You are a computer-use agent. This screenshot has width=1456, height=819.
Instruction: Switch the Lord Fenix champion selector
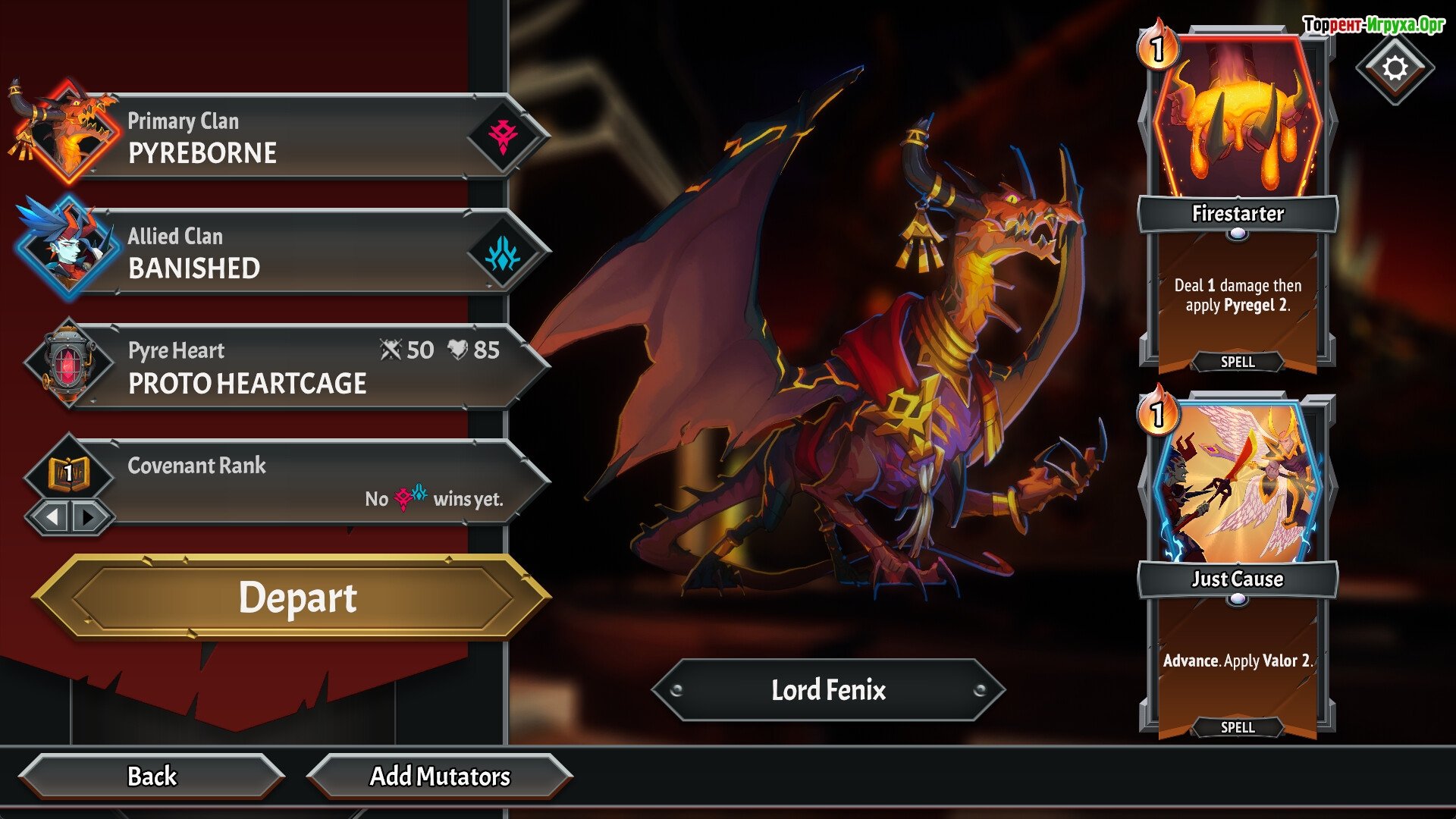(x=828, y=690)
